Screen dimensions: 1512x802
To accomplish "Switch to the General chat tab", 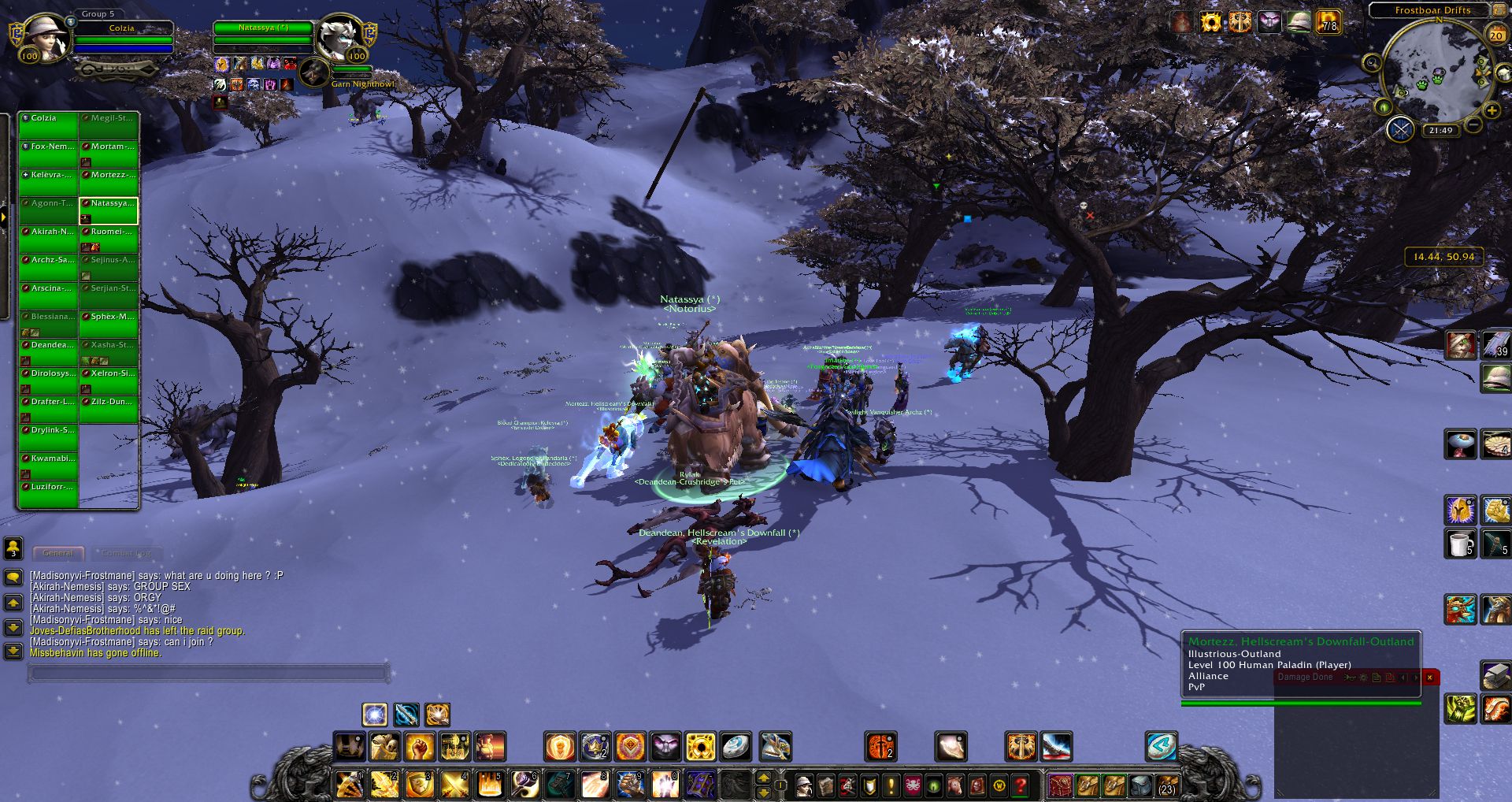I will click(58, 553).
